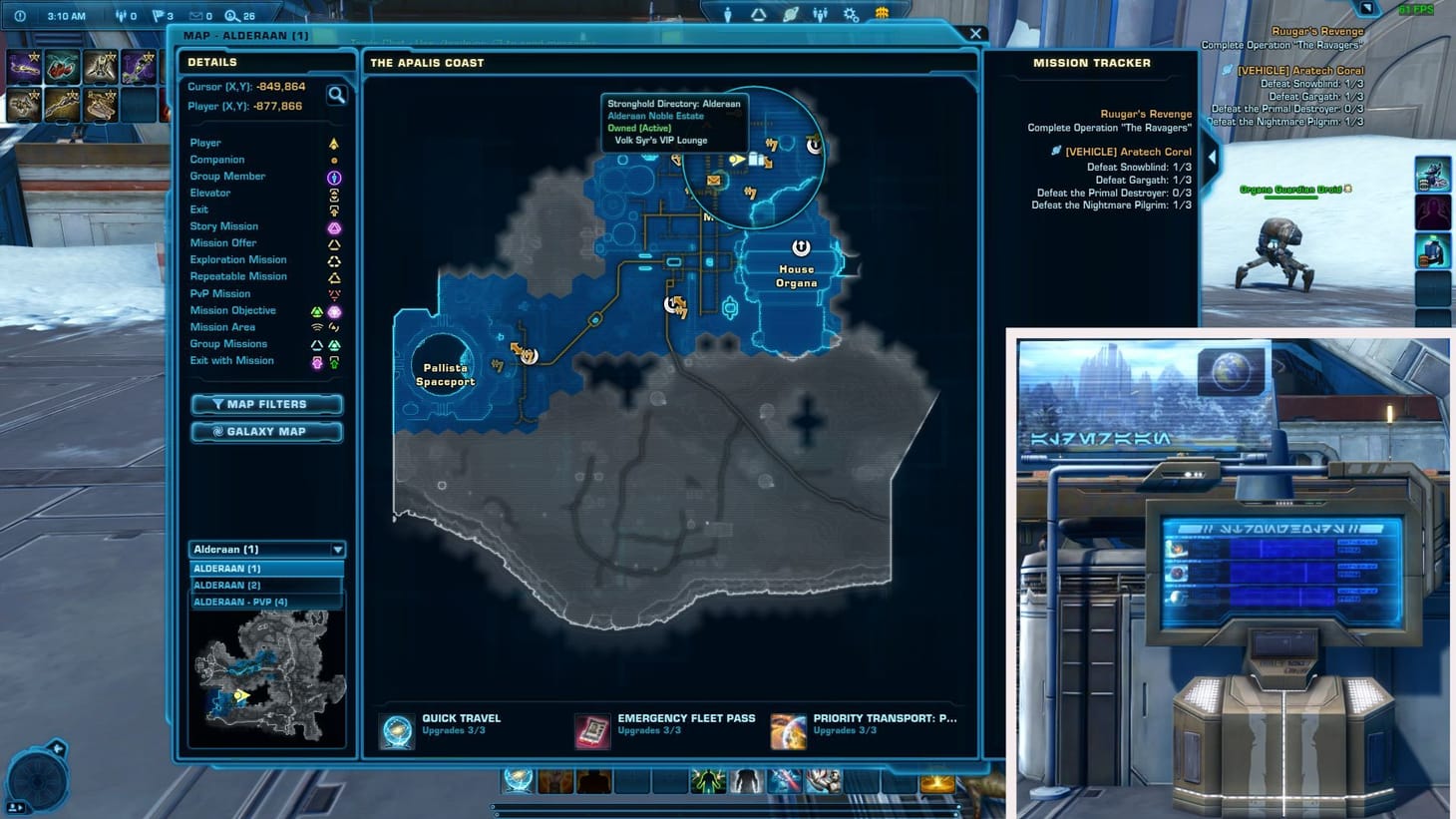
Task: Click the Emergency Fleet Pass icon
Action: (x=592, y=730)
